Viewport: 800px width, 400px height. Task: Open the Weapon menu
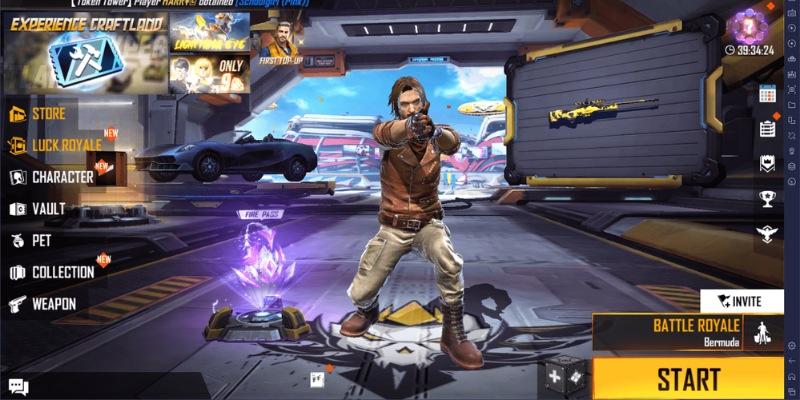pyautogui.click(x=53, y=303)
